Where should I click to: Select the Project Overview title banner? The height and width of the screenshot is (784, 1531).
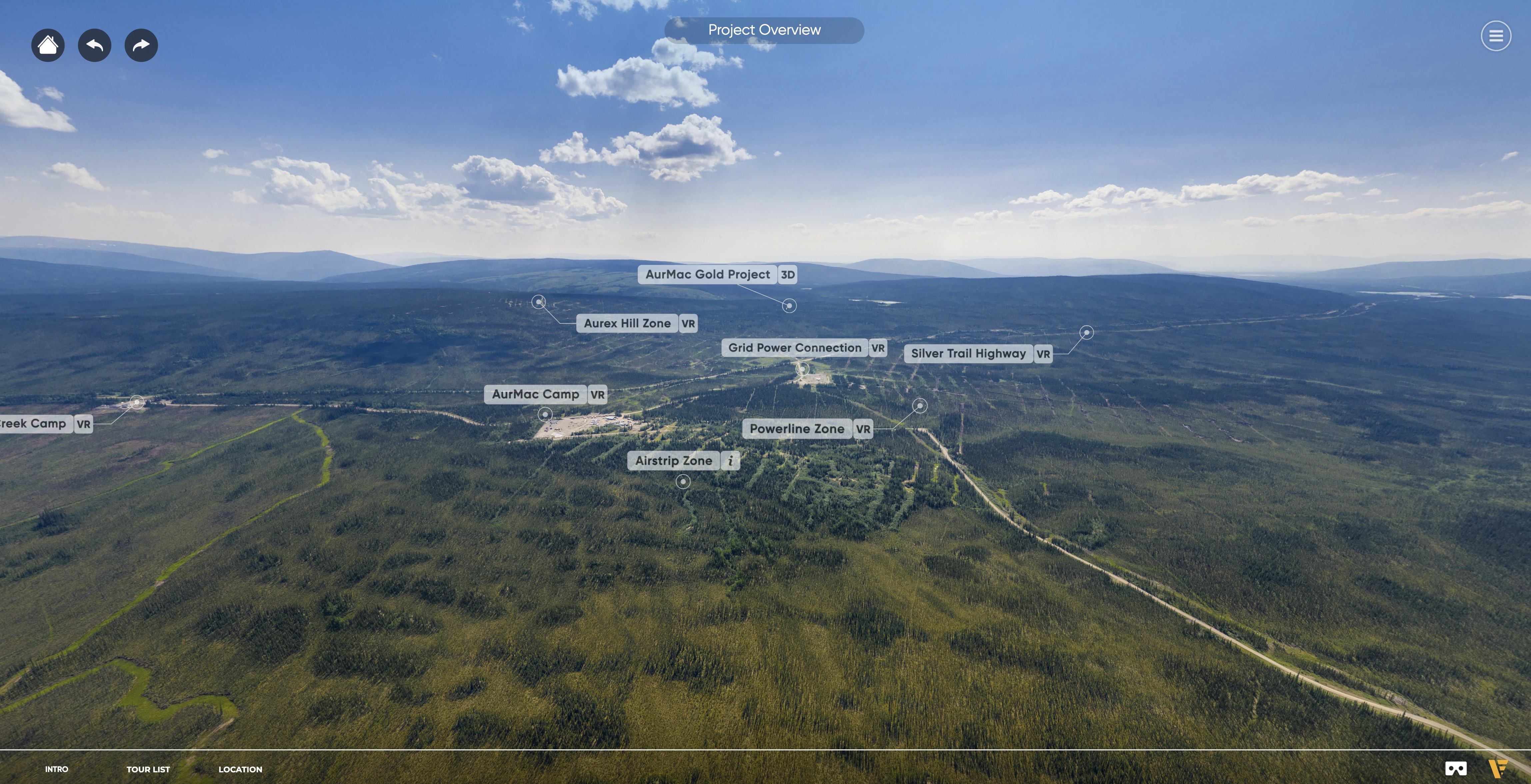tap(764, 30)
